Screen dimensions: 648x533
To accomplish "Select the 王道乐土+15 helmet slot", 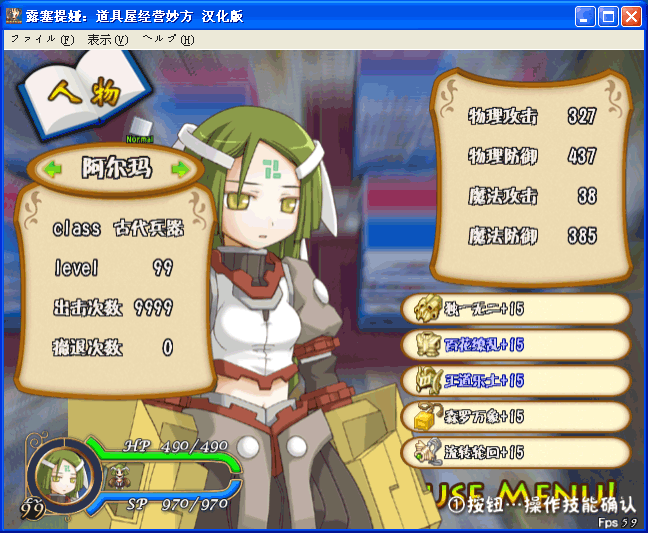I will [x=516, y=380].
